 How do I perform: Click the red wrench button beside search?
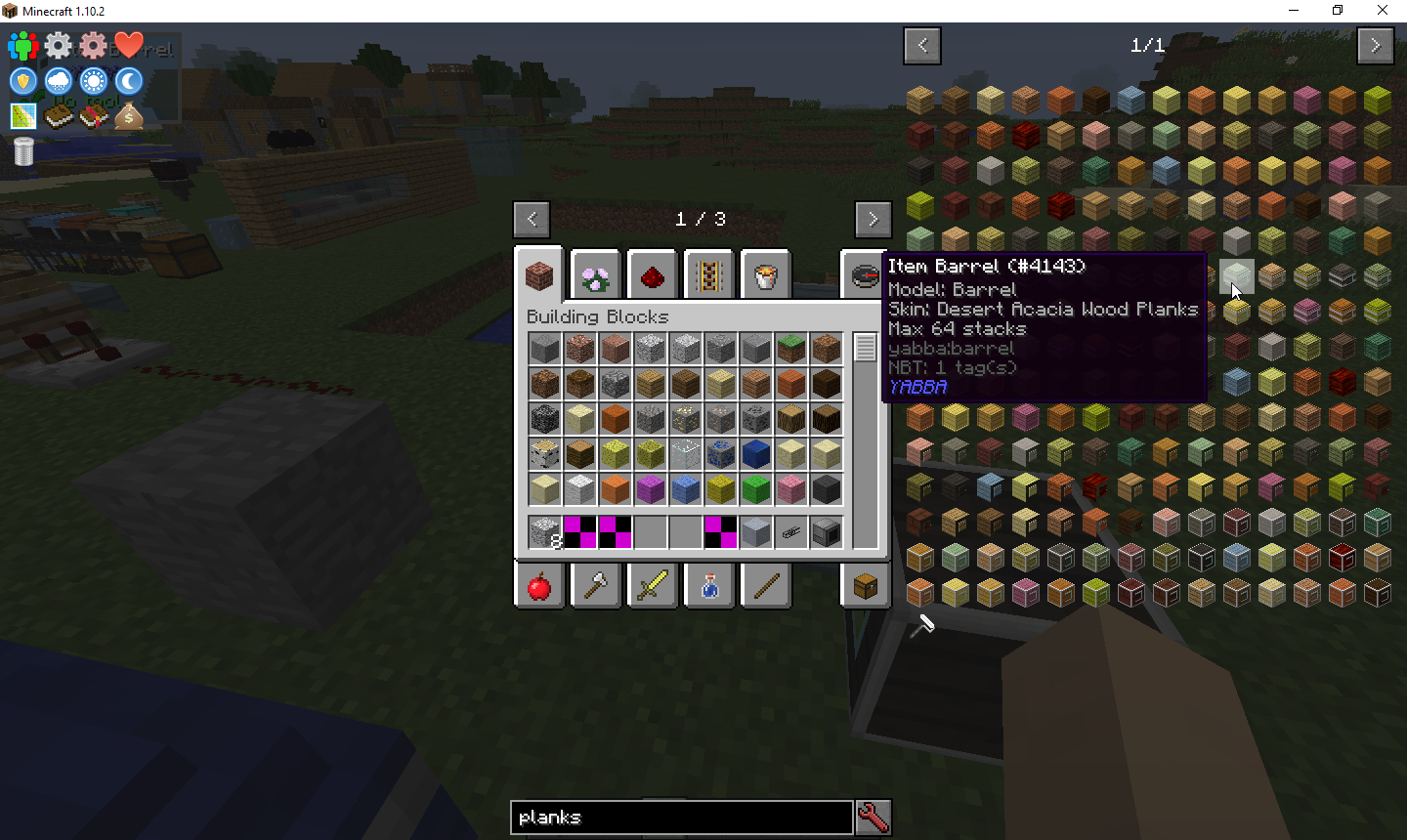(x=873, y=818)
